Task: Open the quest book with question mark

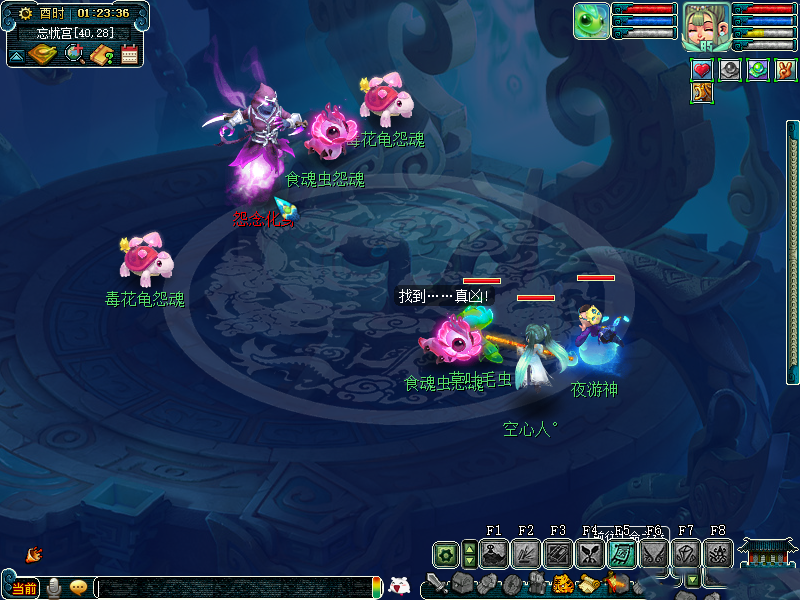Action: point(101,54)
